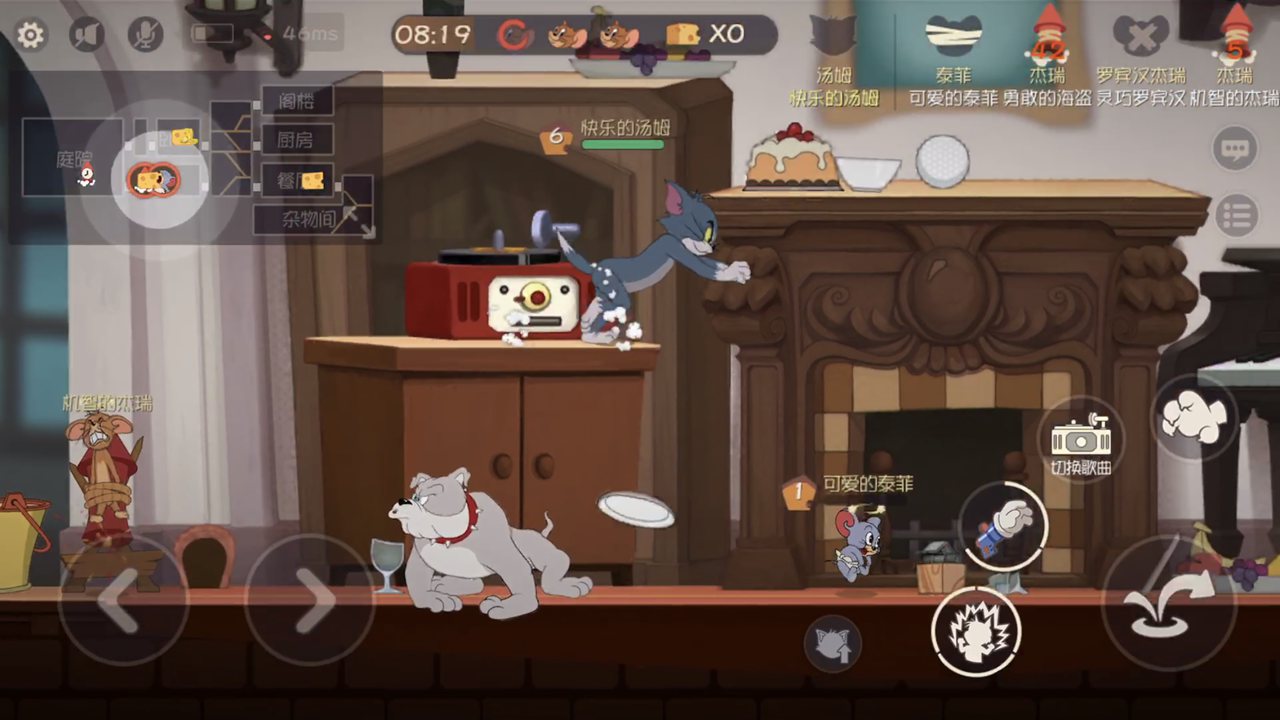Open the chat bubble button

coord(1235,150)
